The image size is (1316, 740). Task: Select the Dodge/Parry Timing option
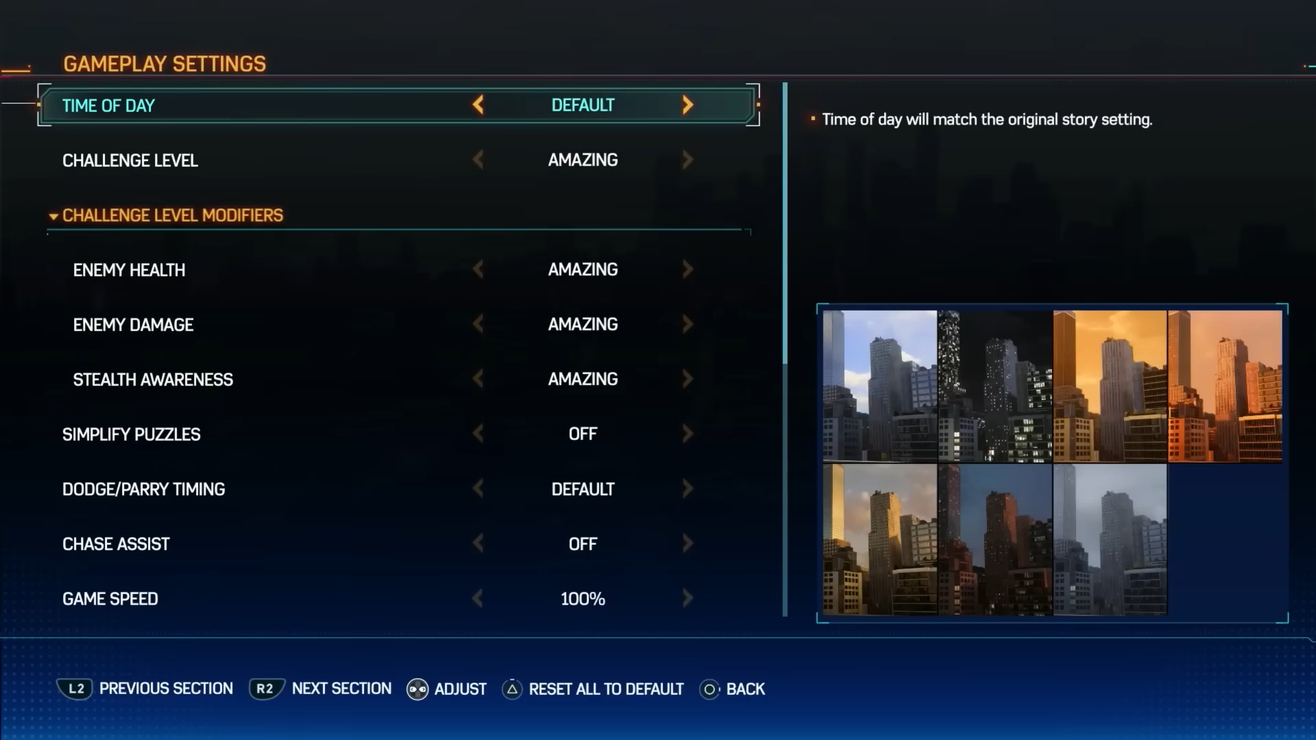[143, 490]
